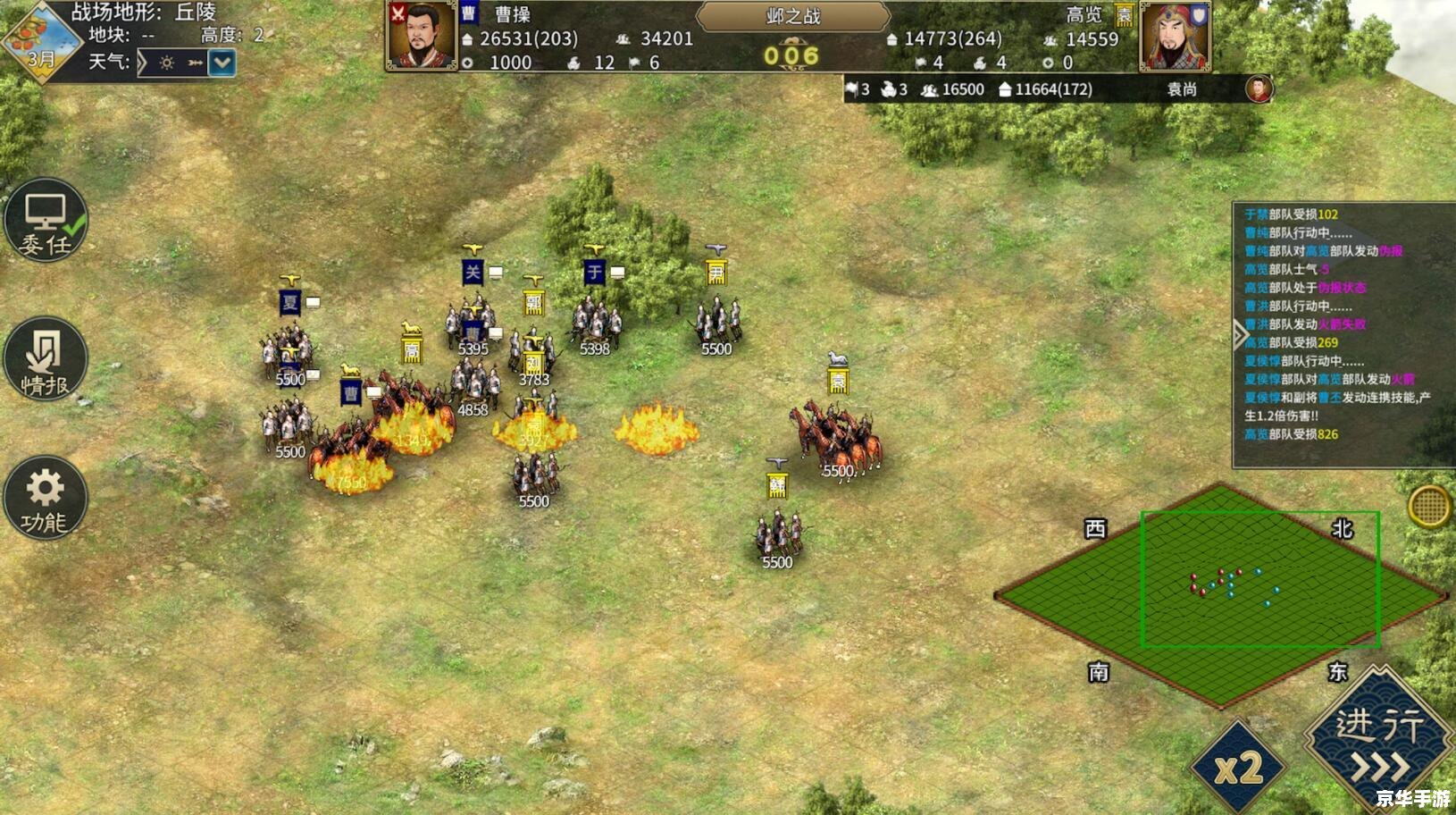Expand the weather forecast dropdown arrow
This screenshot has width=1456, height=815.
[222, 63]
